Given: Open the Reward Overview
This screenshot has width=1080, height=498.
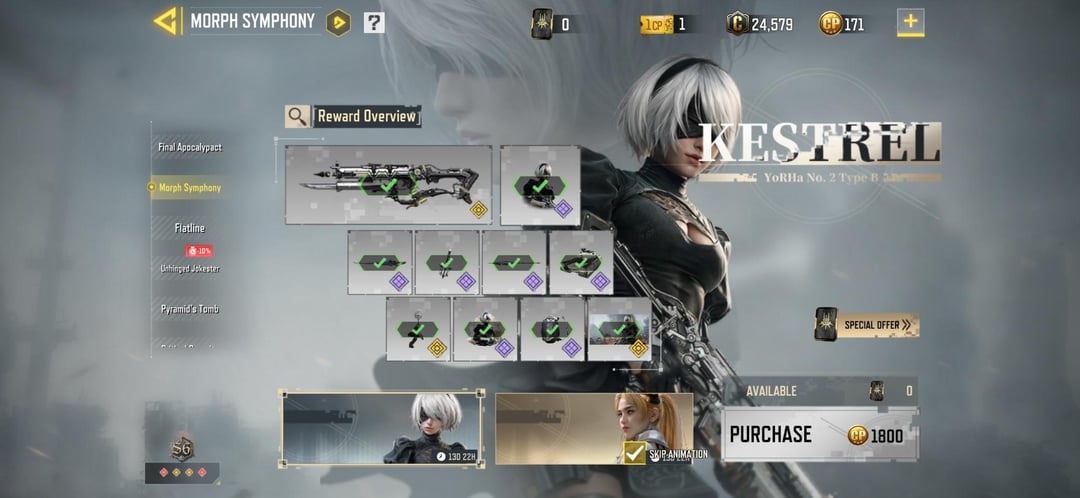Looking at the screenshot, I should coord(353,116).
